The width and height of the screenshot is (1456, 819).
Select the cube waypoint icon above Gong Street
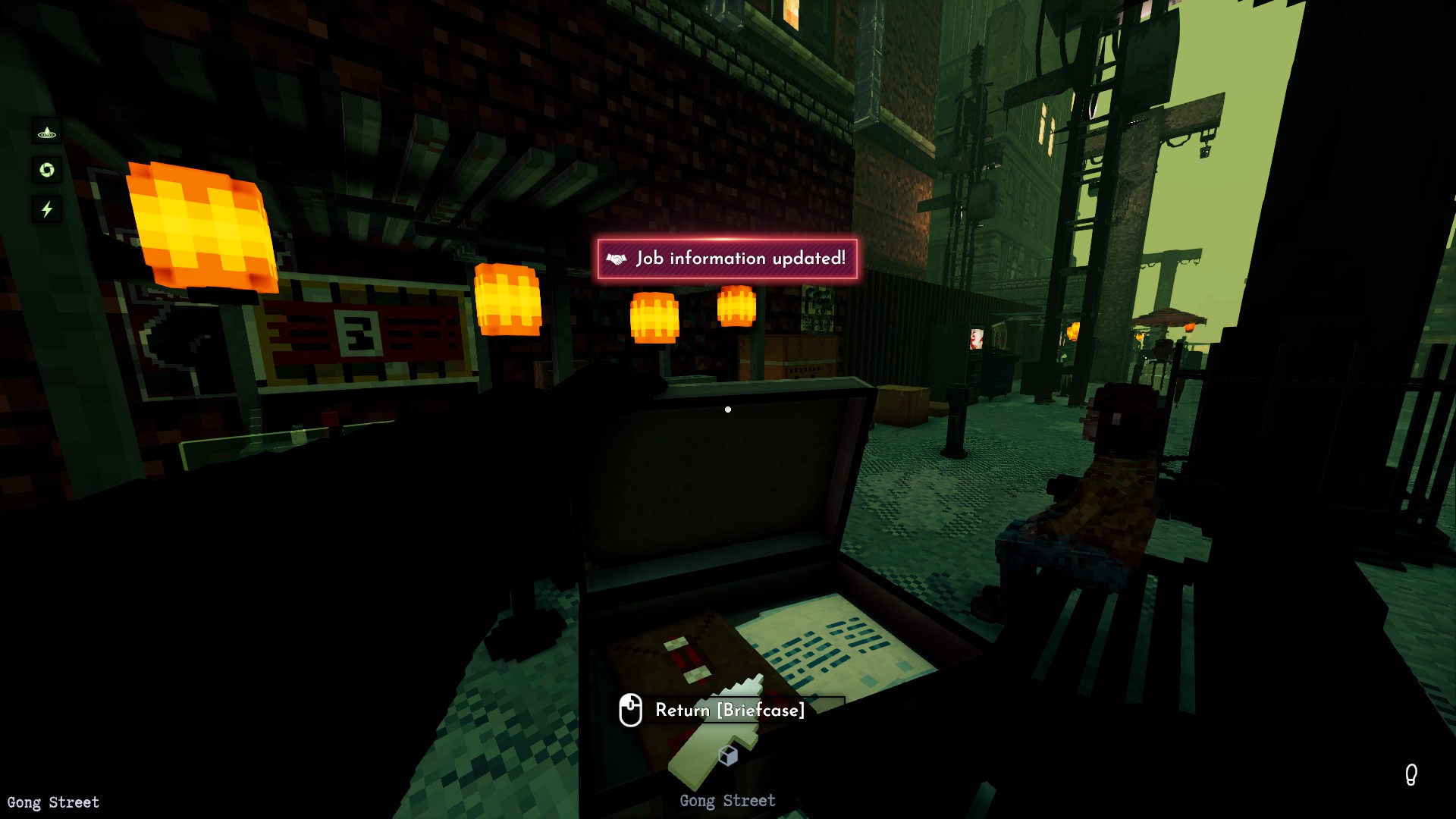coord(728,755)
